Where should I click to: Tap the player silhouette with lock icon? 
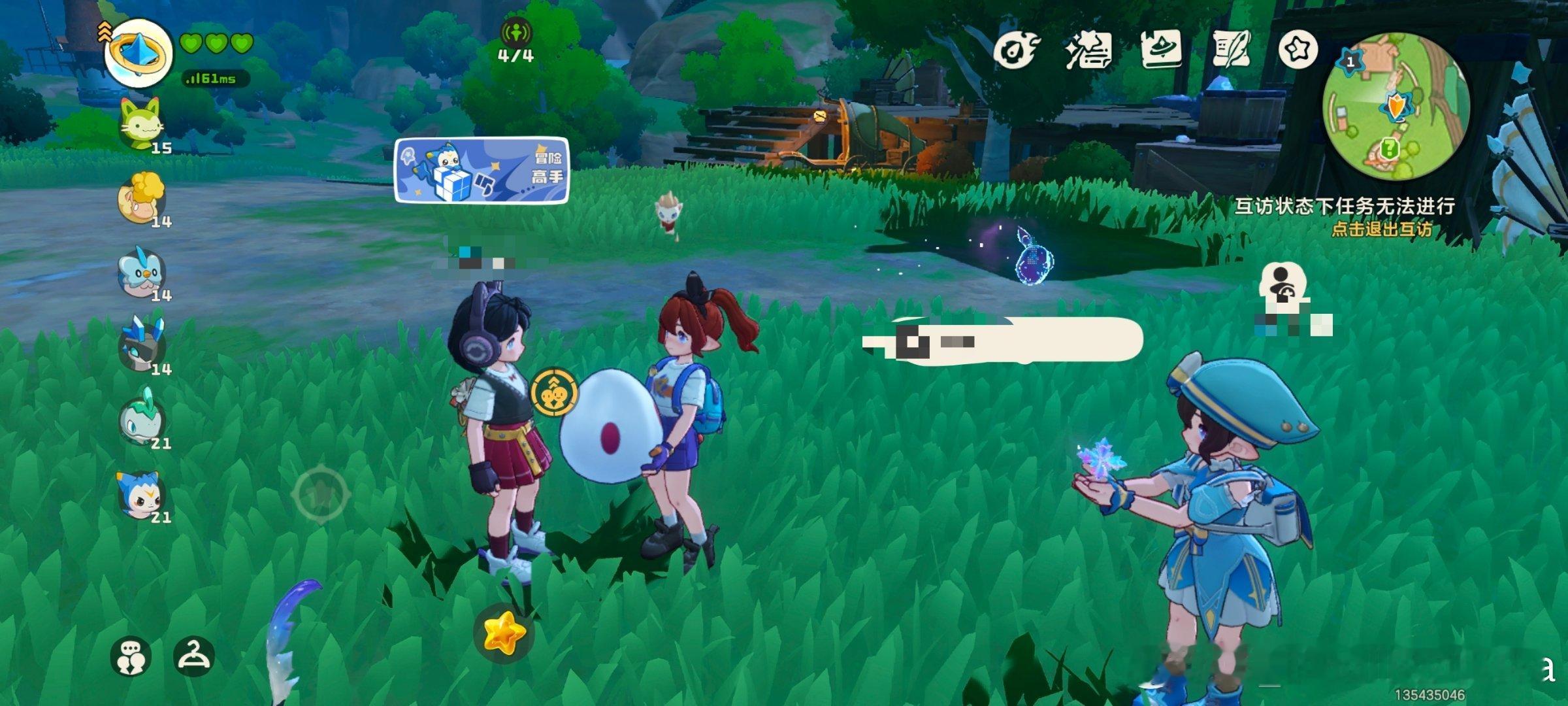tap(1282, 284)
